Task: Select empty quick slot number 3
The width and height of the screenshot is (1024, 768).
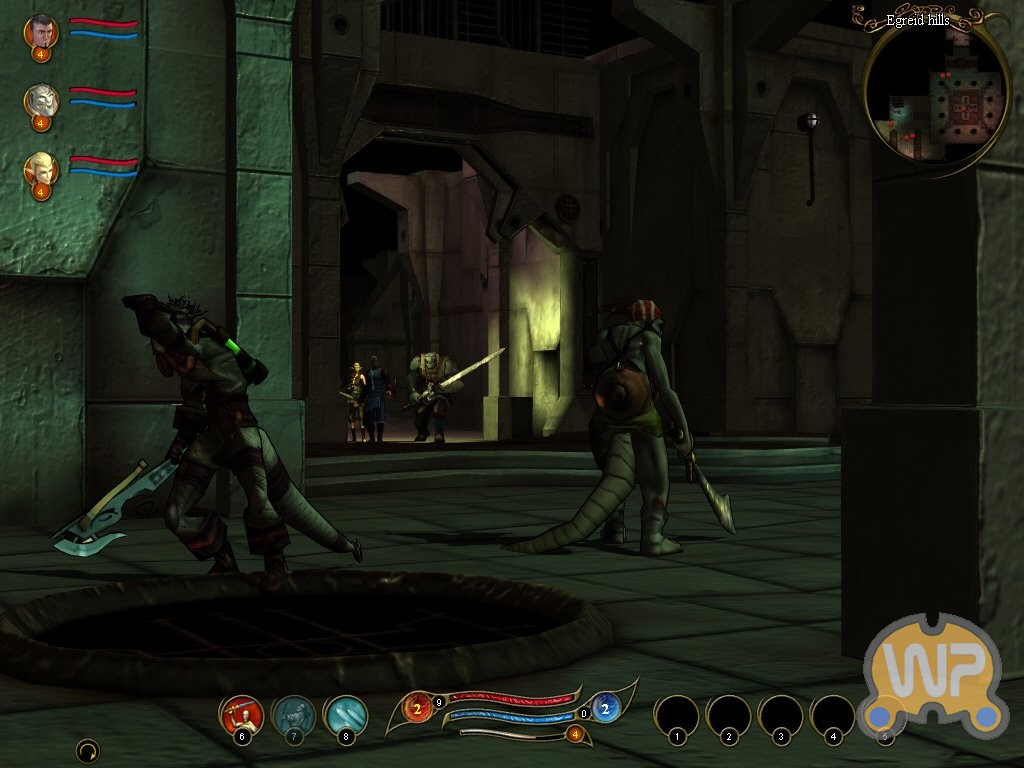Action: pos(781,716)
